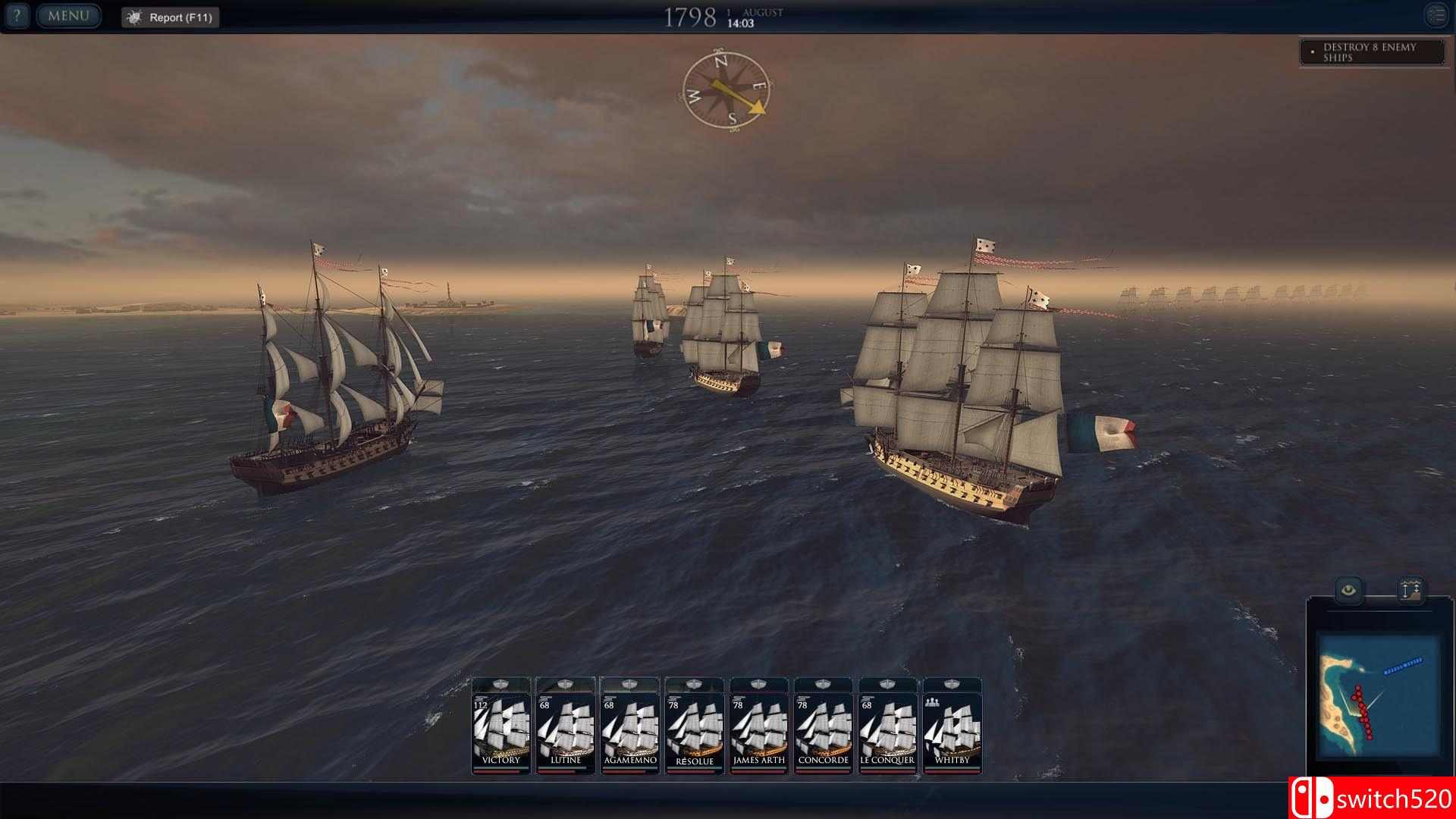Choose the Le Conquer ship card
This screenshot has height=819, width=1456.
(887, 726)
